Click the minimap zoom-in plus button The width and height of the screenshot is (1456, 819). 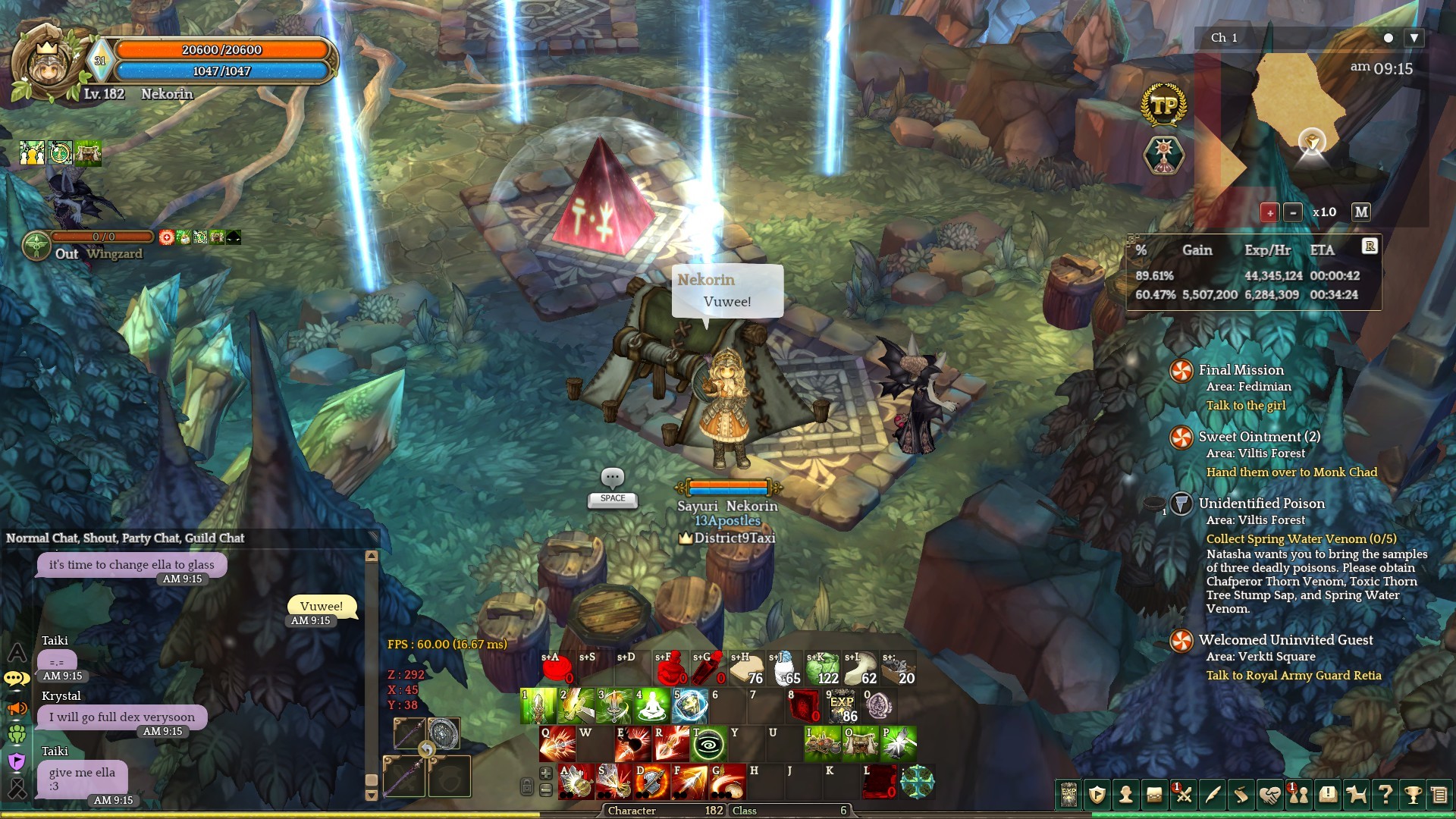tap(1269, 212)
